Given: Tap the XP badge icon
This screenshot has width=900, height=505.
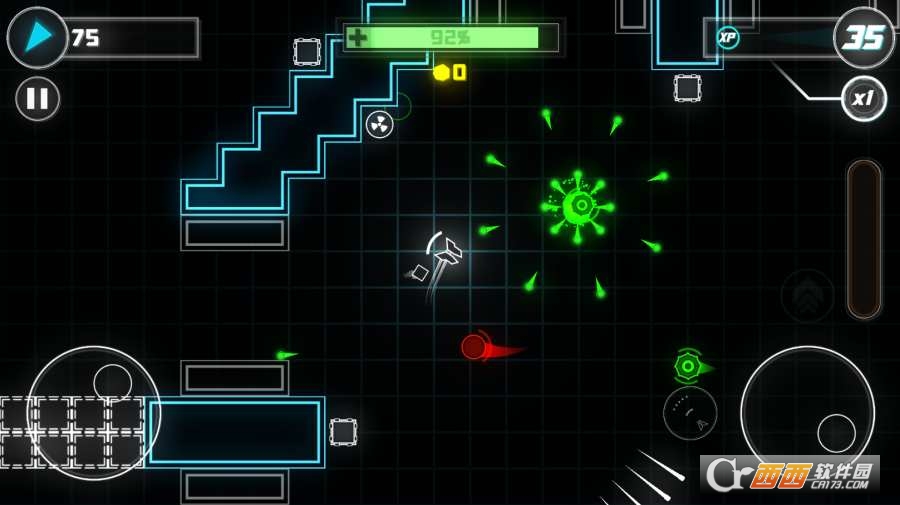Looking at the screenshot, I should click(728, 38).
